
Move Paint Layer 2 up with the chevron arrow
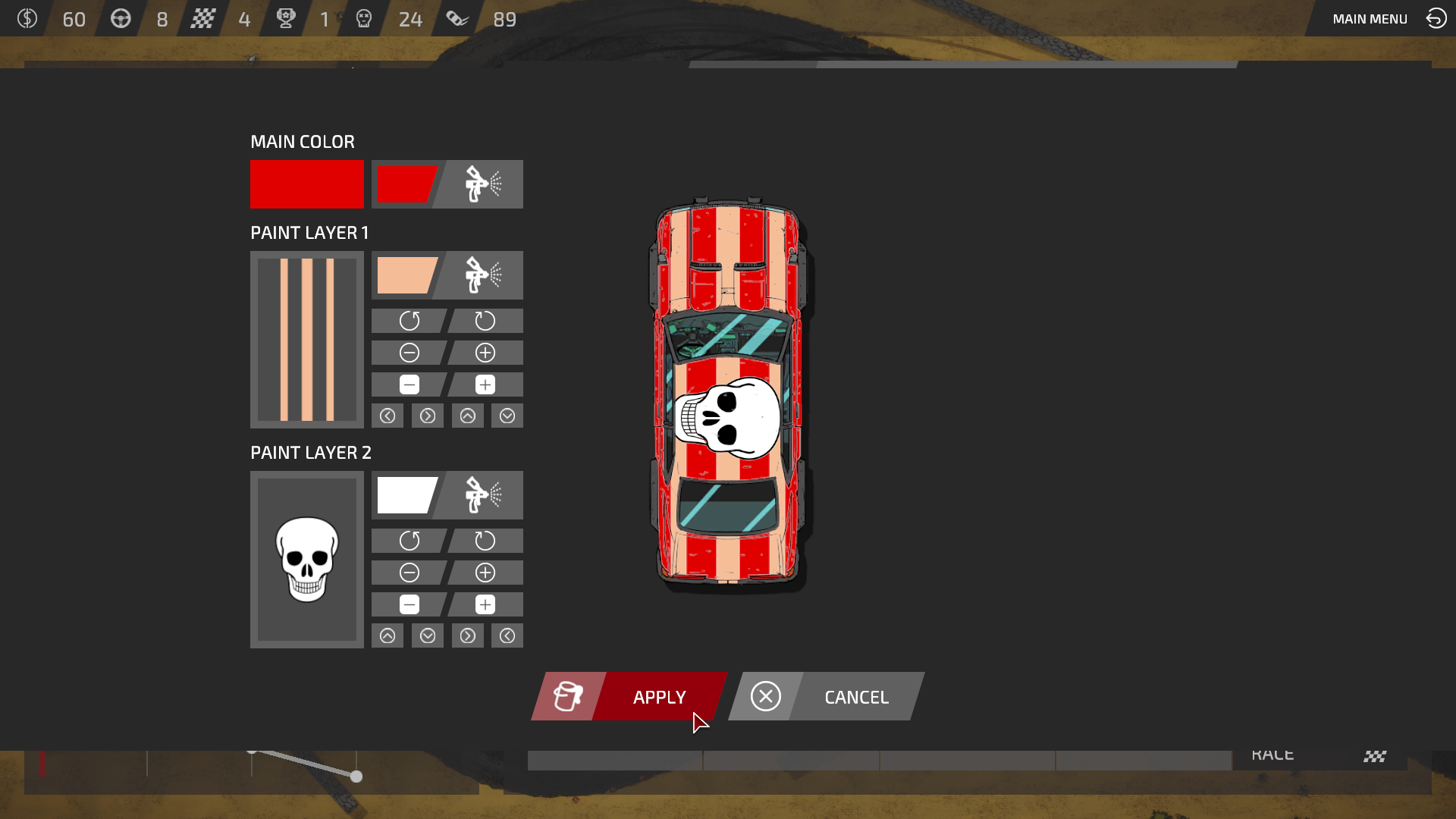[x=388, y=635]
